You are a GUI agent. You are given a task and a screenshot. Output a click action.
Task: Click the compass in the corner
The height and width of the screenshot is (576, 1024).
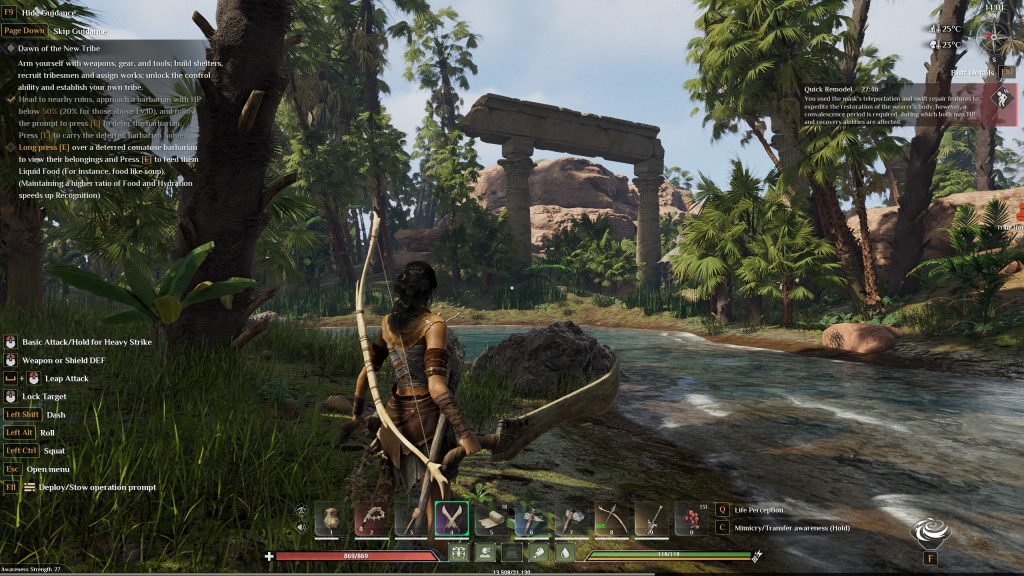point(996,38)
